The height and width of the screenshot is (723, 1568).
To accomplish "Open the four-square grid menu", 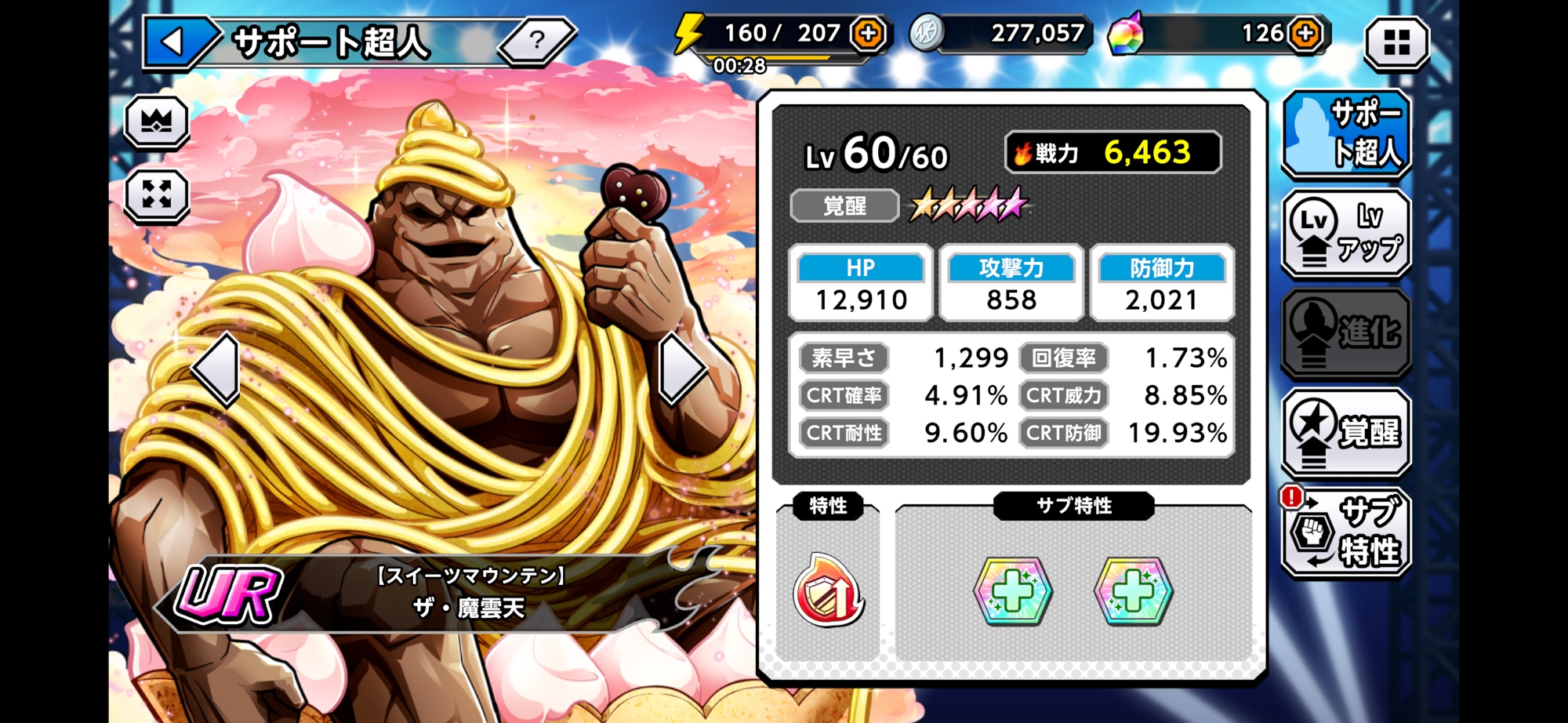I will [1396, 42].
